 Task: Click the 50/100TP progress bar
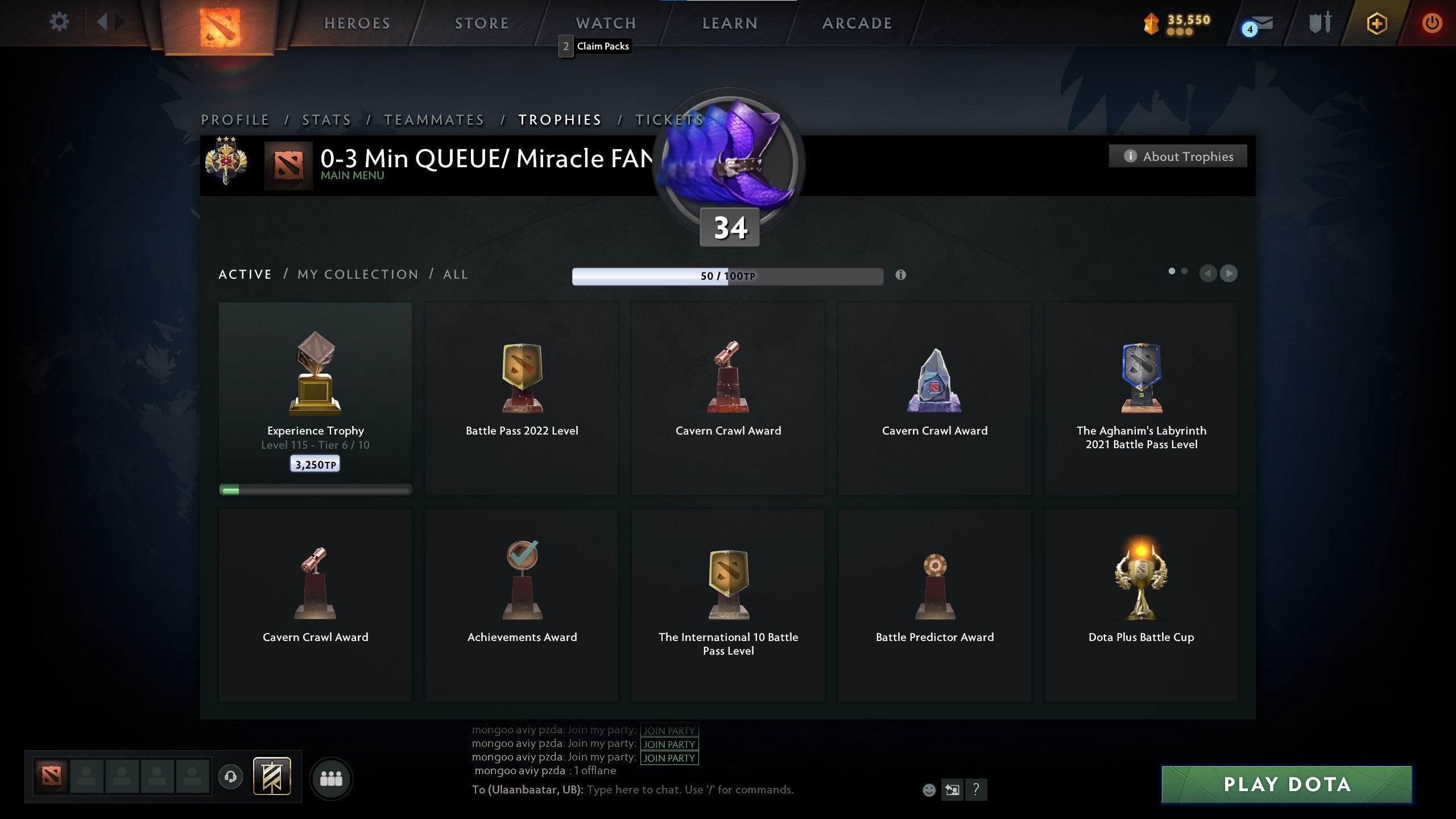pyautogui.click(x=728, y=276)
